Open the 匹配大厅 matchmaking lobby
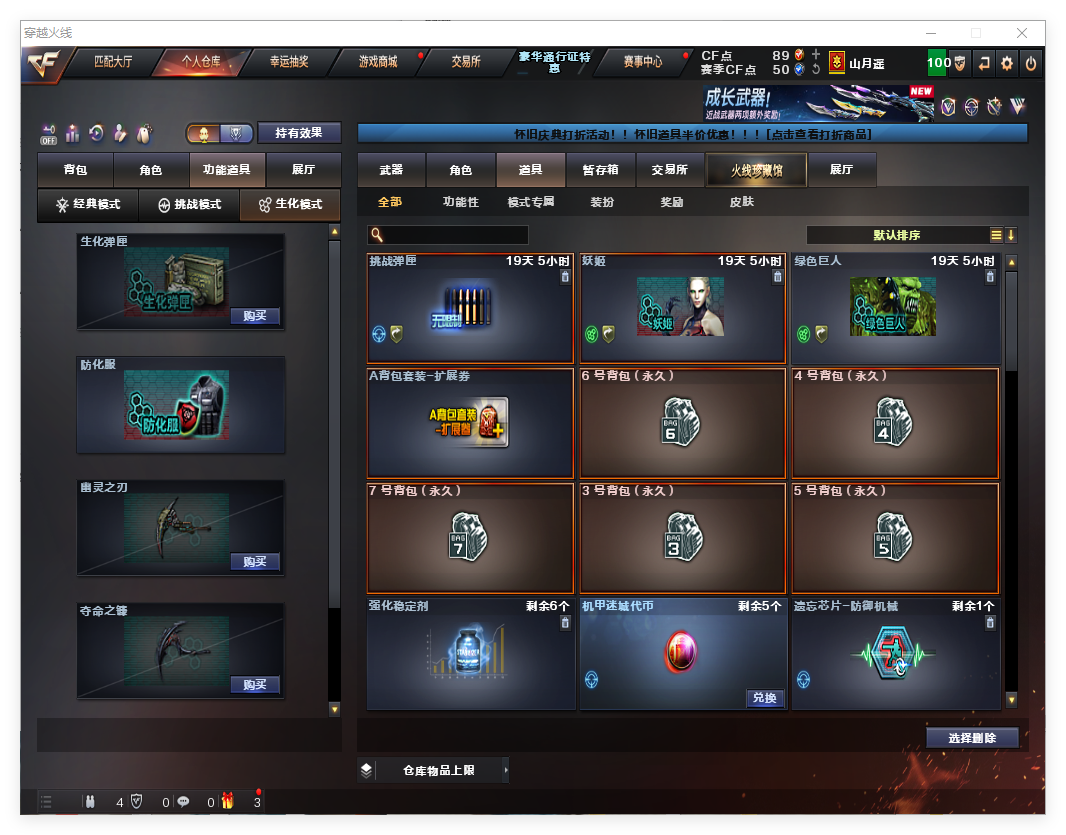Screen dimensions: 1066x835 coord(113,62)
